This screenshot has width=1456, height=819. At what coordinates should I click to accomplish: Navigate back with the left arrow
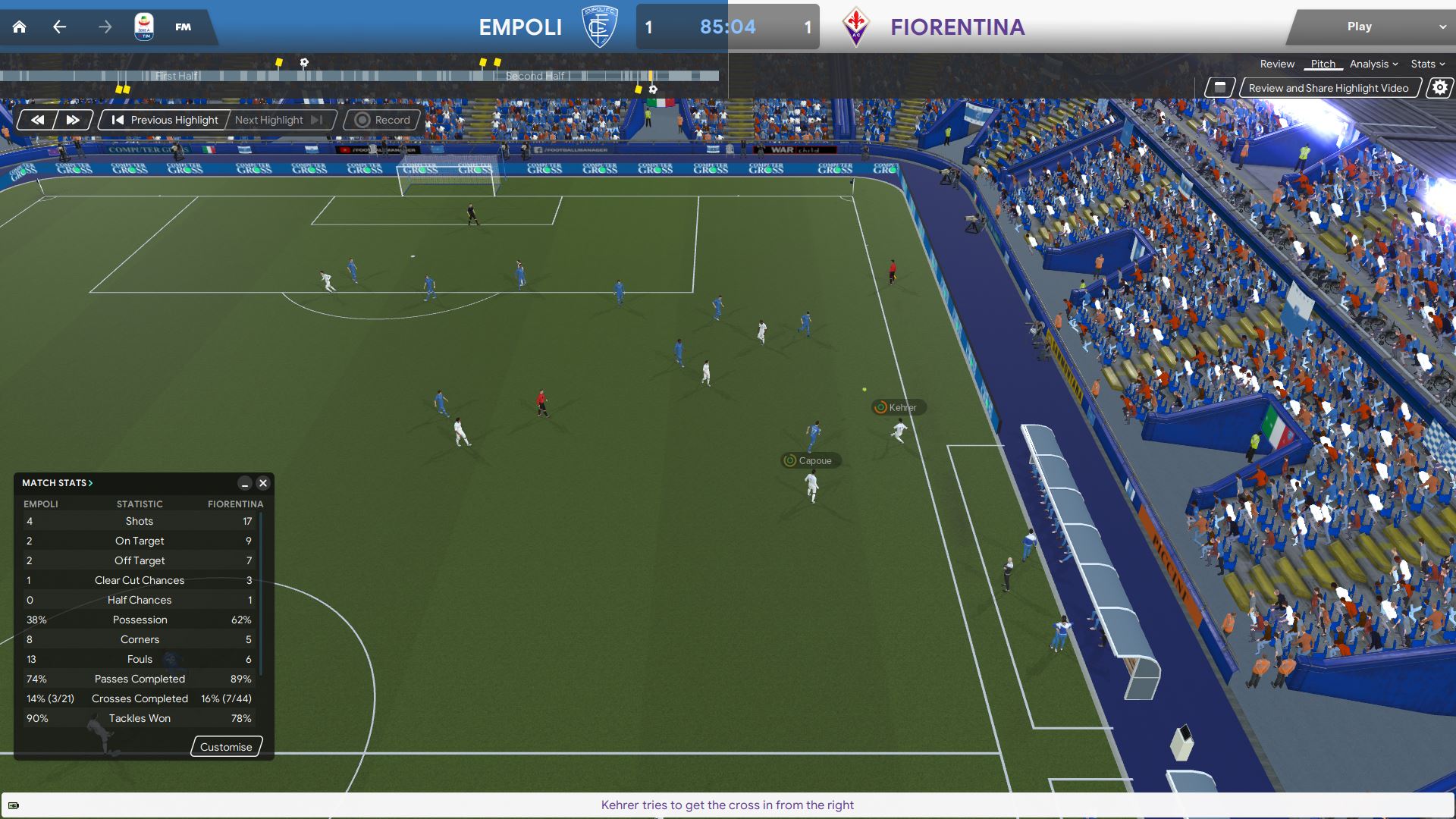[59, 27]
